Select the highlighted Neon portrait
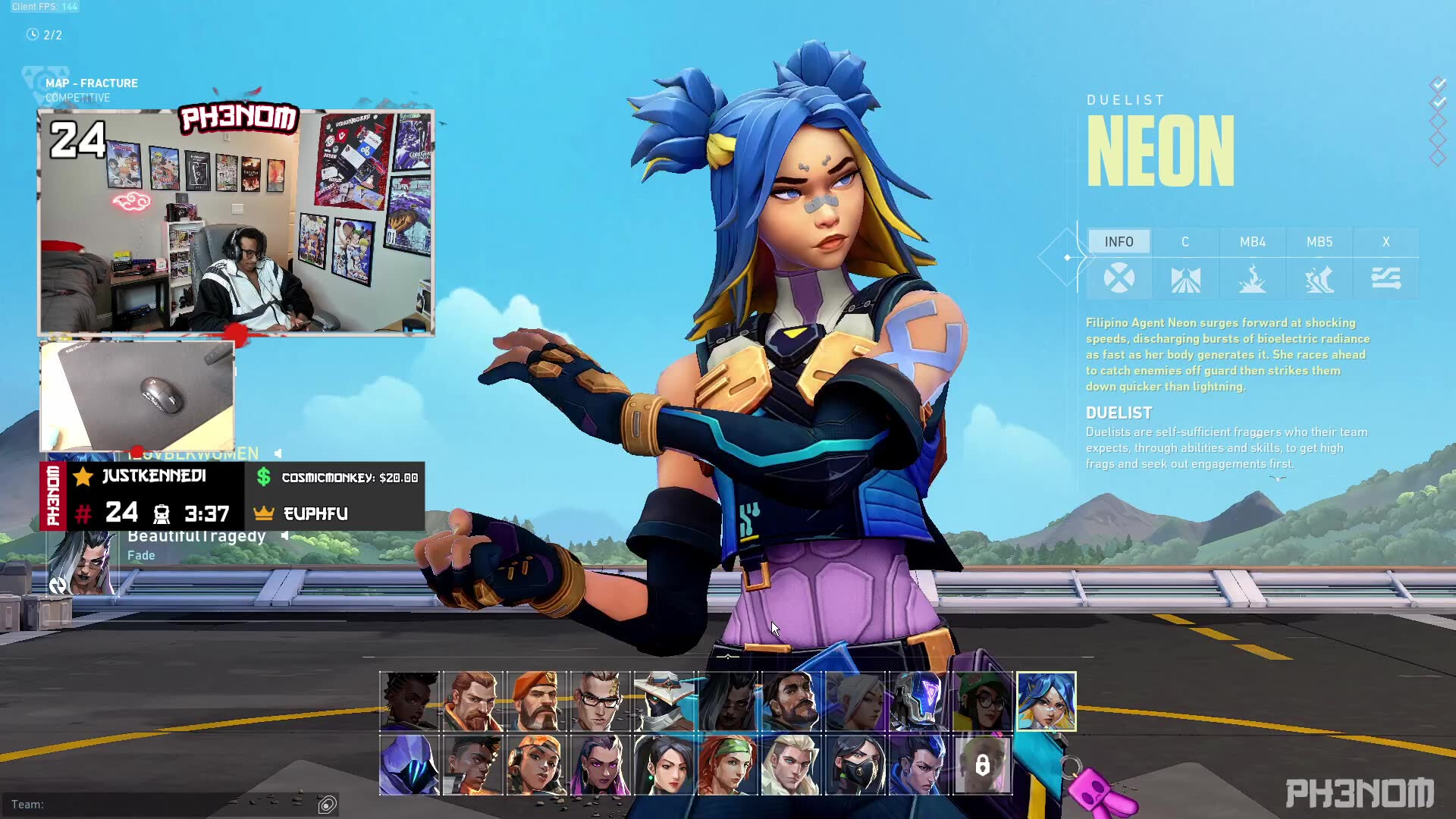The height and width of the screenshot is (819, 1456). 1046,701
